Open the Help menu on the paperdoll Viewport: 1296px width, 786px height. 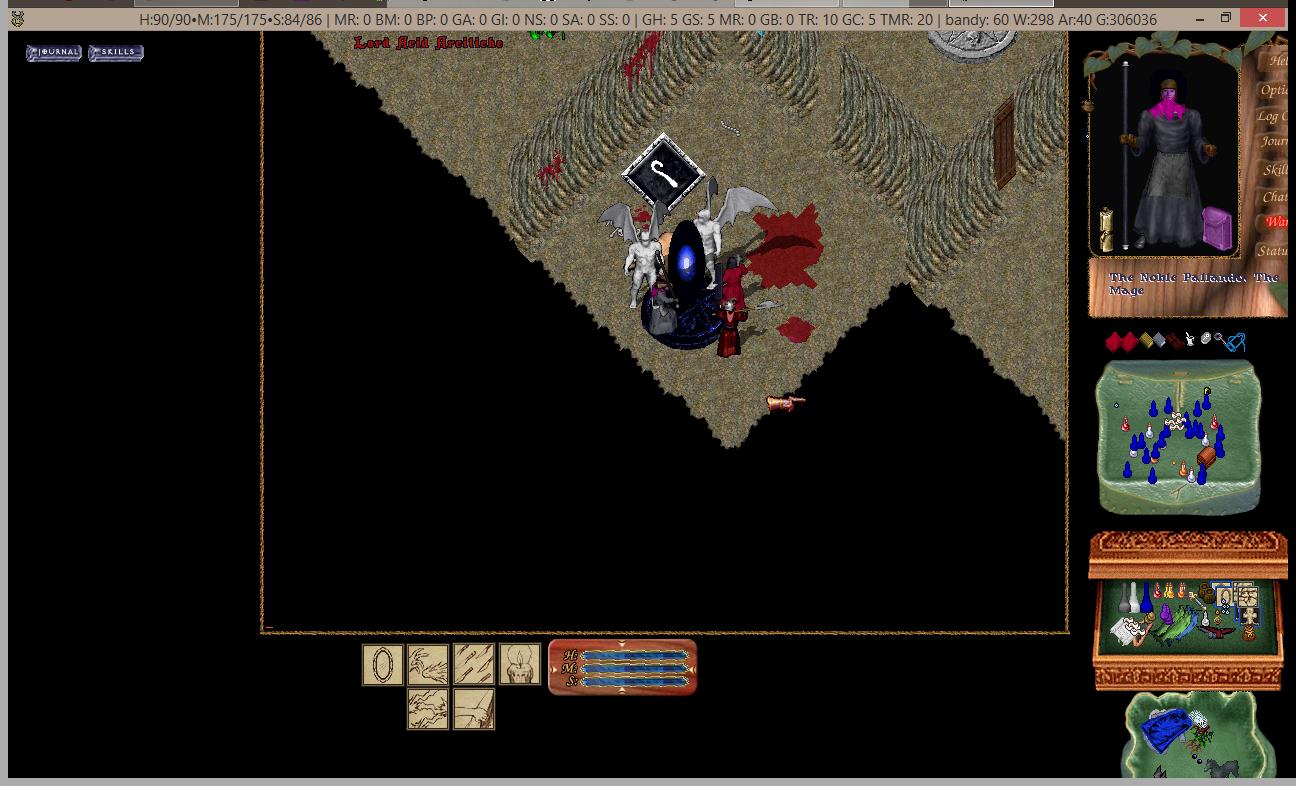coord(1277,61)
